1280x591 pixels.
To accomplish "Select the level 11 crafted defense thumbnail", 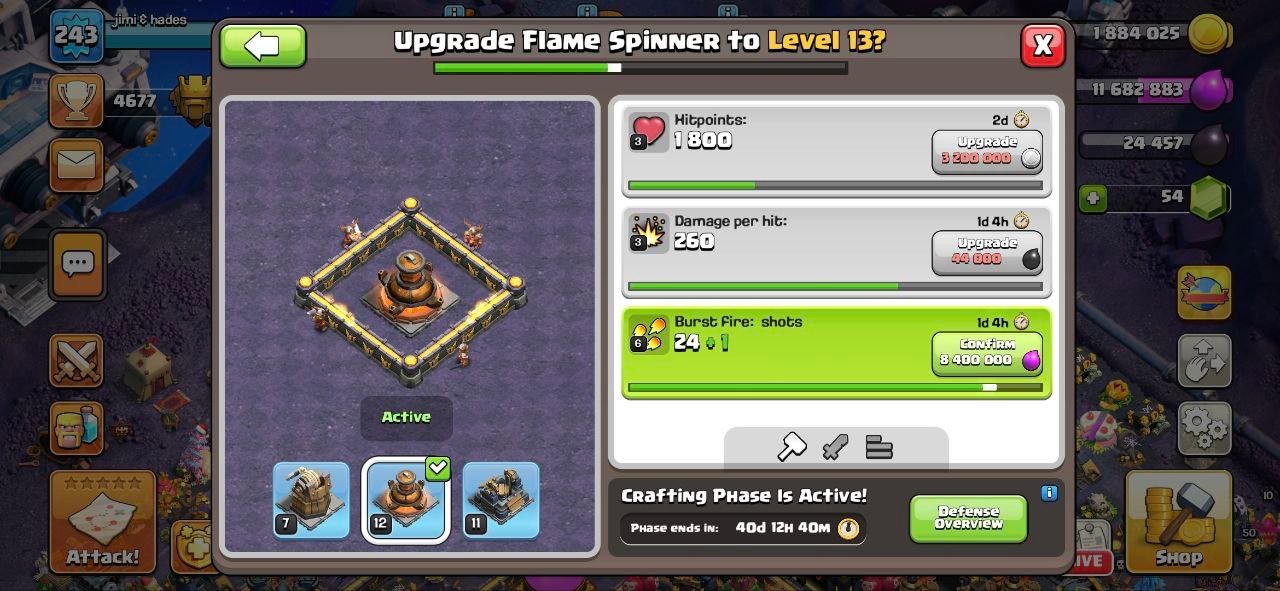I will coord(501,500).
